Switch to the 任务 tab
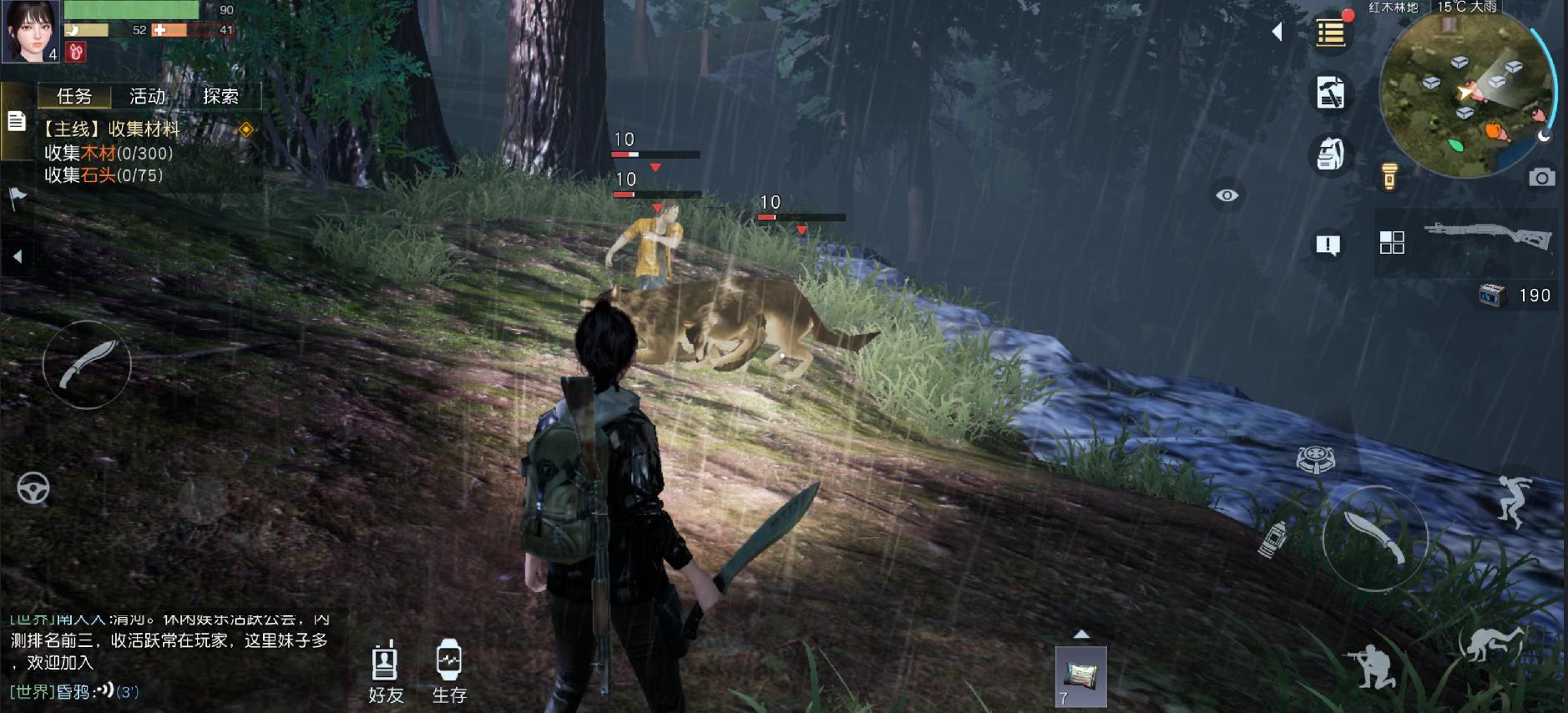 coord(74,97)
